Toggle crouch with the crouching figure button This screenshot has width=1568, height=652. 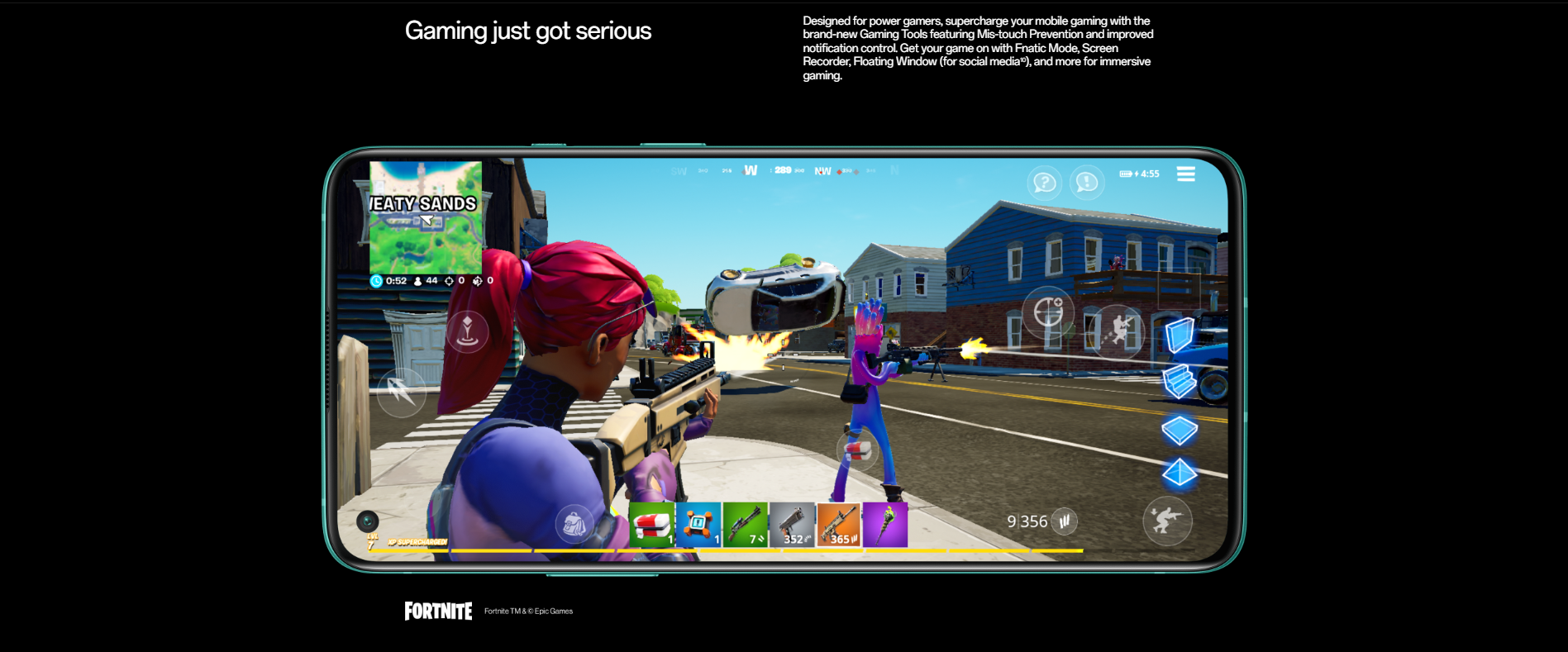[x=1167, y=520]
